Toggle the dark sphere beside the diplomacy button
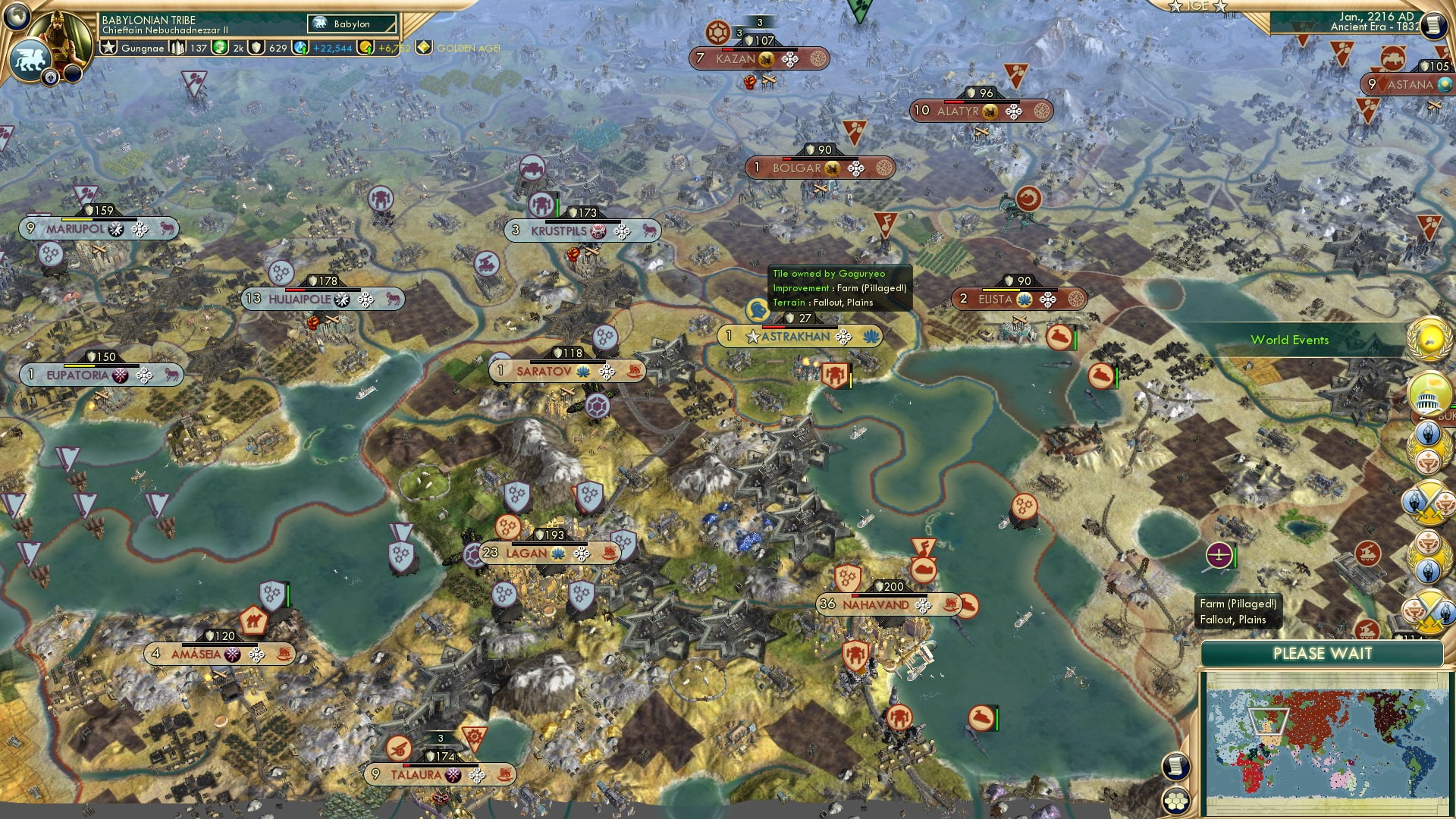The height and width of the screenshot is (819, 1456). pyautogui.click(x=73, y=74)
